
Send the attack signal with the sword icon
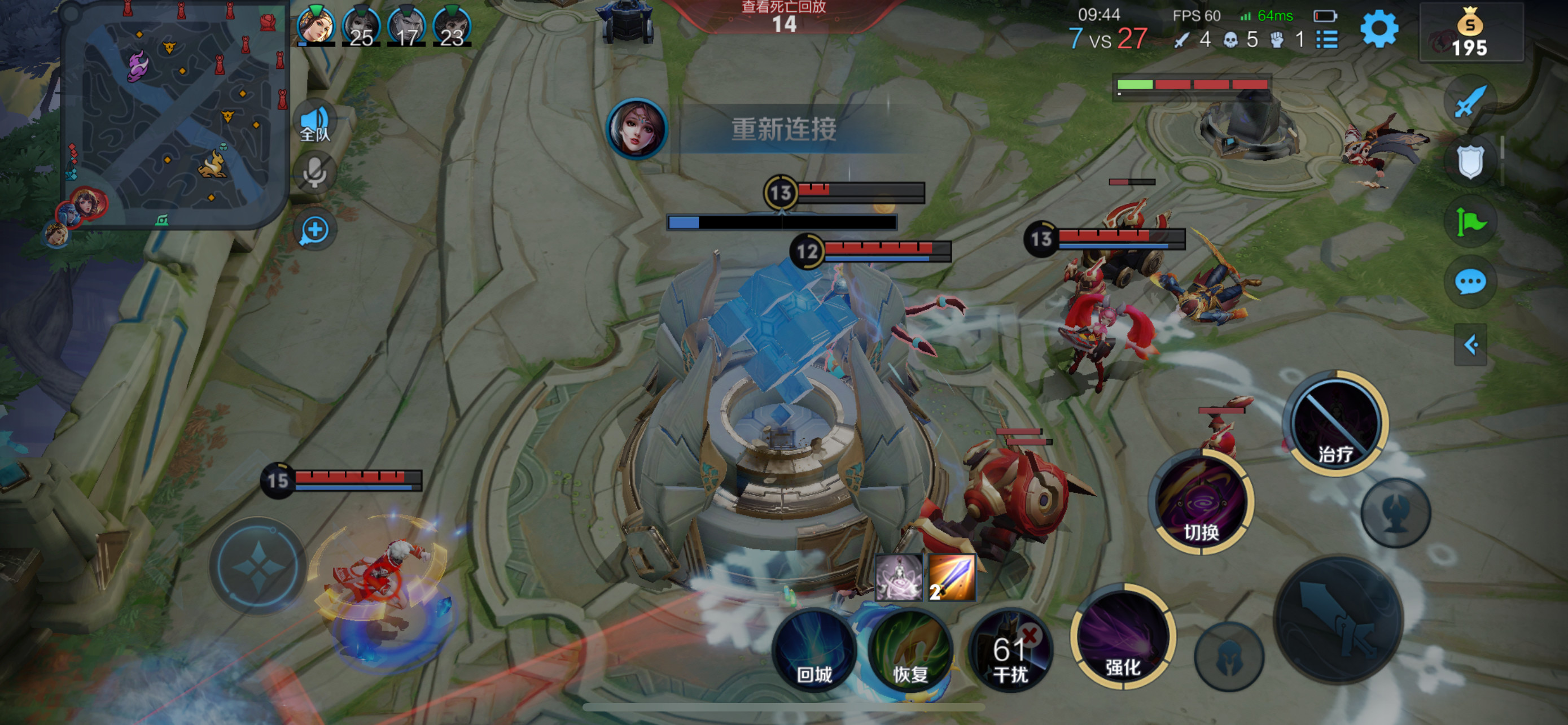(1469, 101)
